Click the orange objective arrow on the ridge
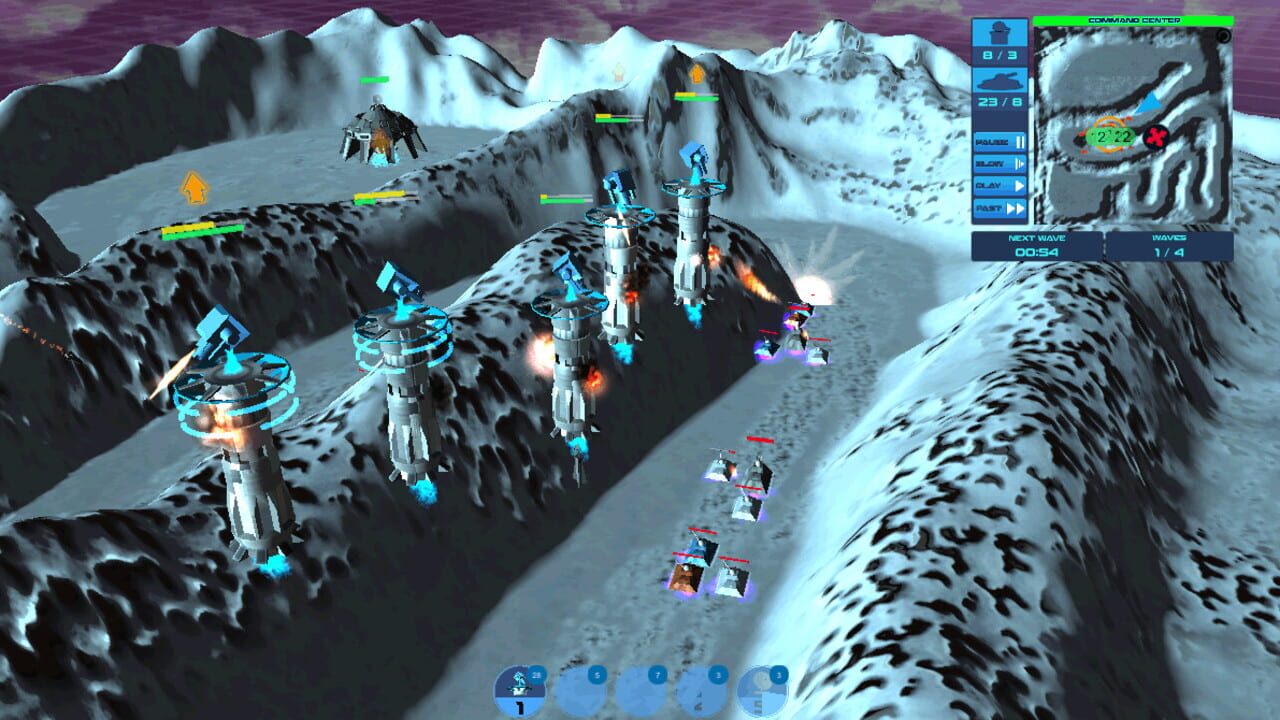 pos(697,75)
